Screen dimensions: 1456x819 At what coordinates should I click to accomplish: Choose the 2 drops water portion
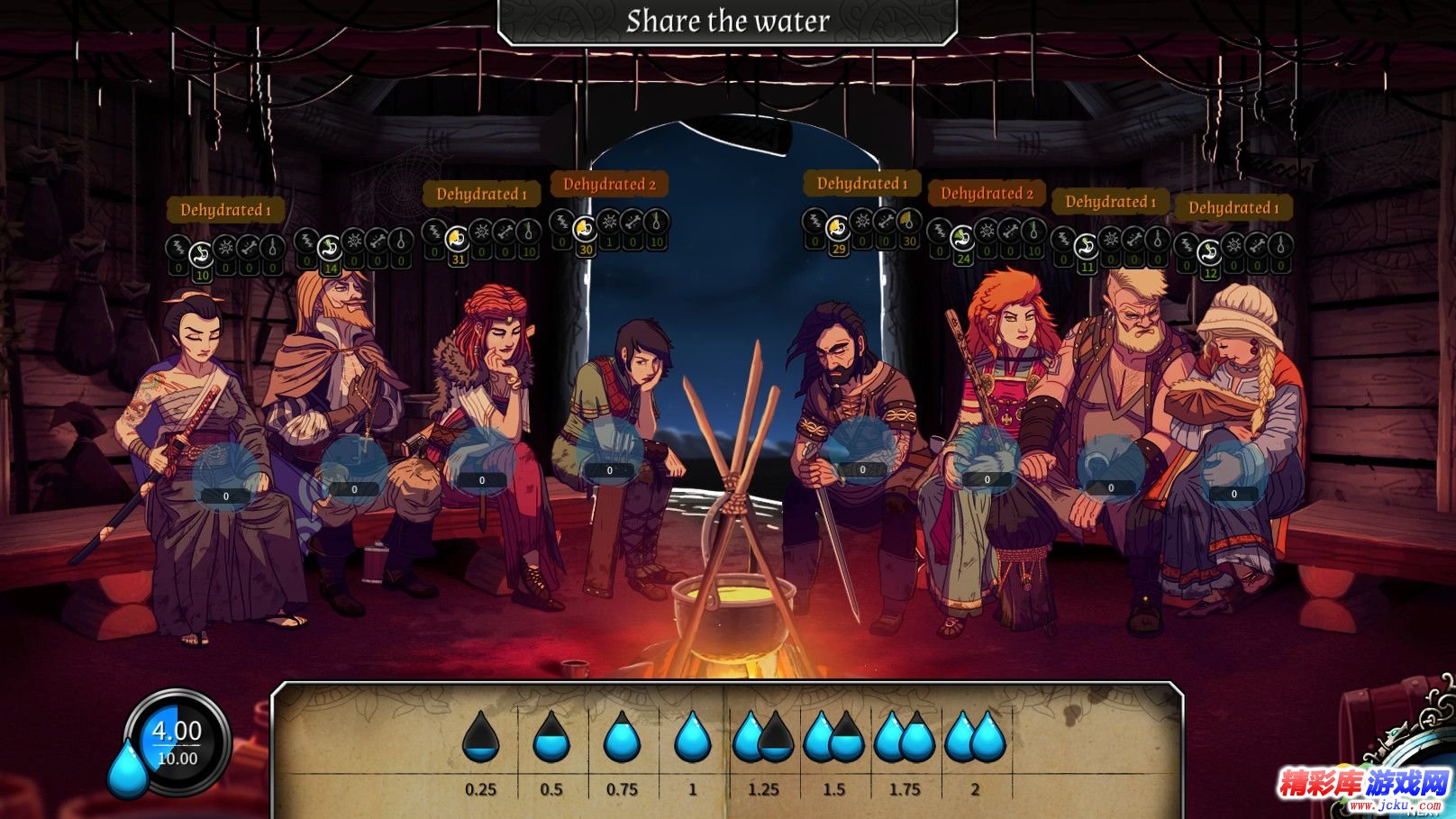(975, 737)
